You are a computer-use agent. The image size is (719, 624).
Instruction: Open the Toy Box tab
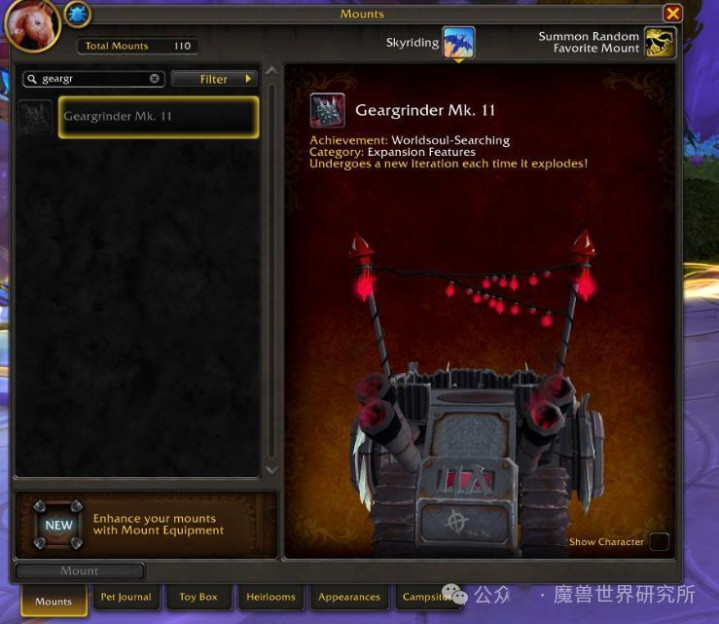pyautogui.click(x=198, y=597)
